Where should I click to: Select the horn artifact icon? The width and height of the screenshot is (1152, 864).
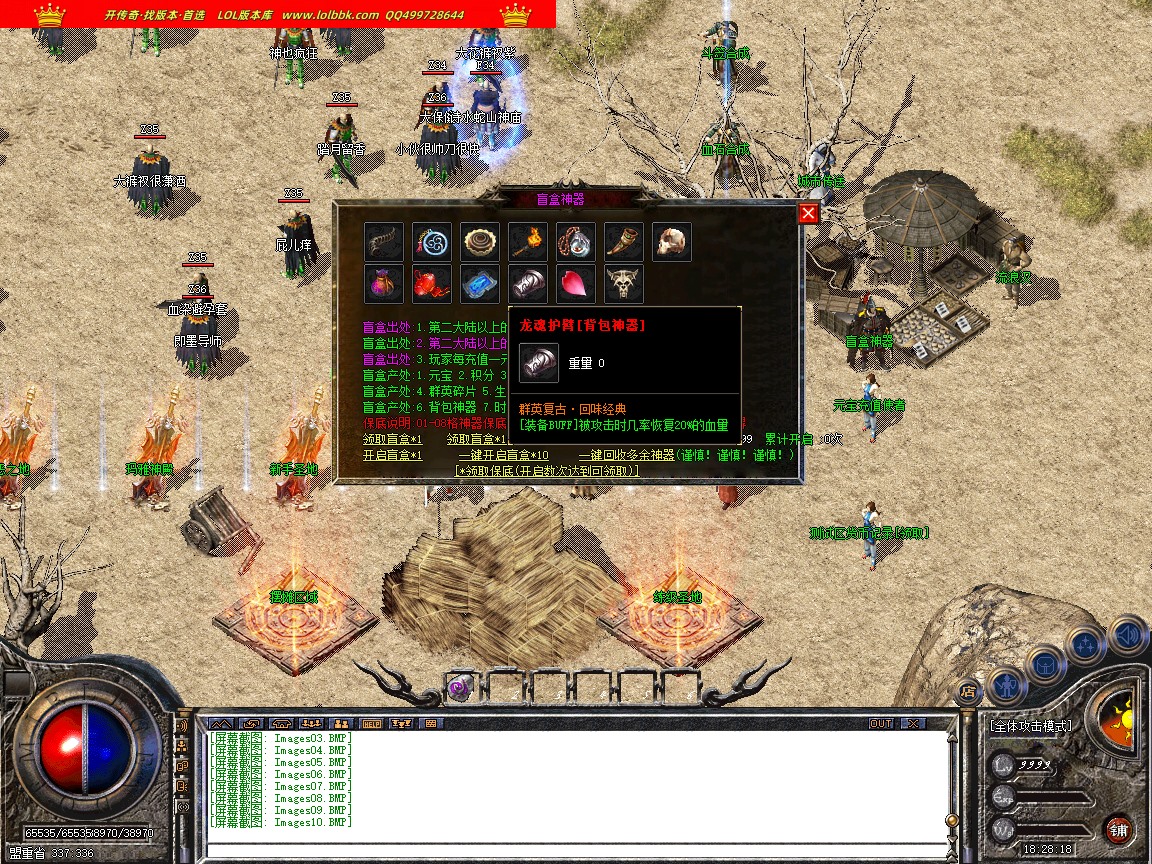pos(624,242)
